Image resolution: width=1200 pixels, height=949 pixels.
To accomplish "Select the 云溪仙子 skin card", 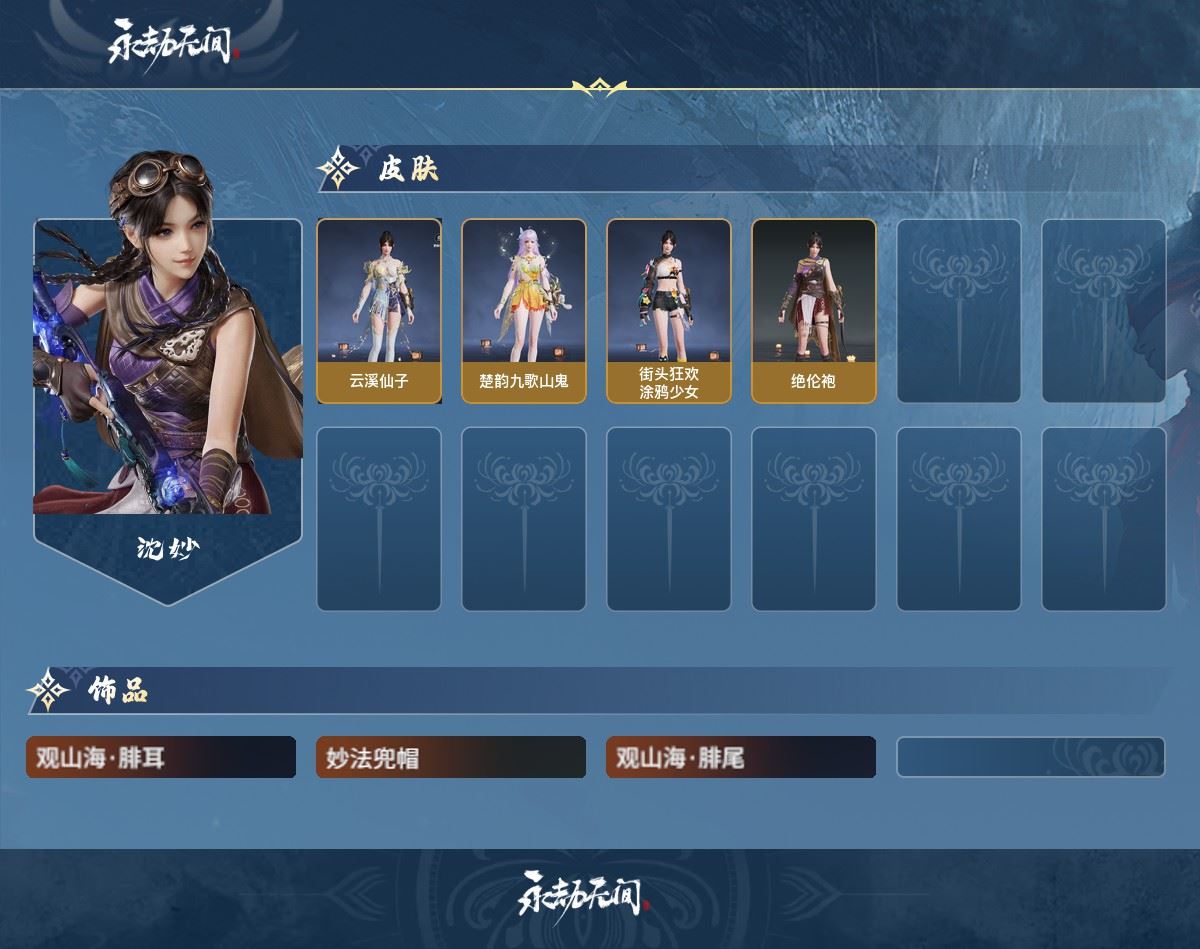I will click(x=379, y=311).
